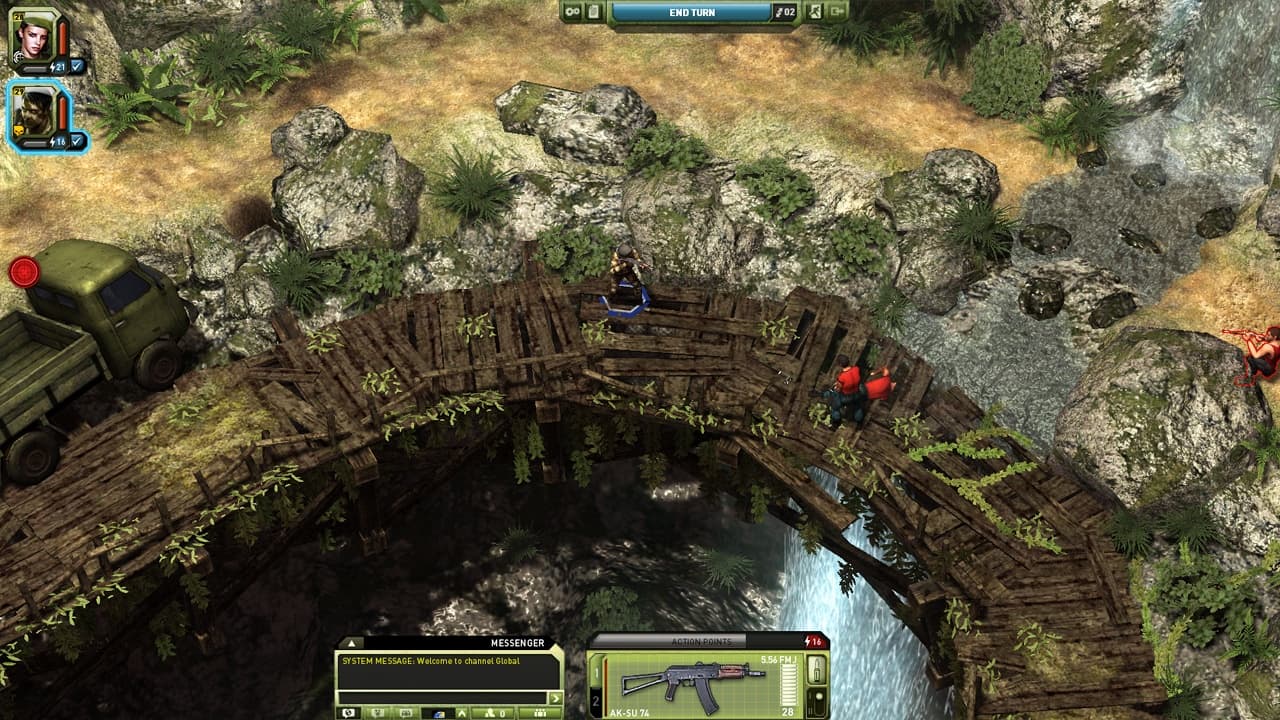The height and width of the screenshot is (720, 1280).
Task: Toggle the checkbox next to the female mercenary
Action: [x=77, y=67]
